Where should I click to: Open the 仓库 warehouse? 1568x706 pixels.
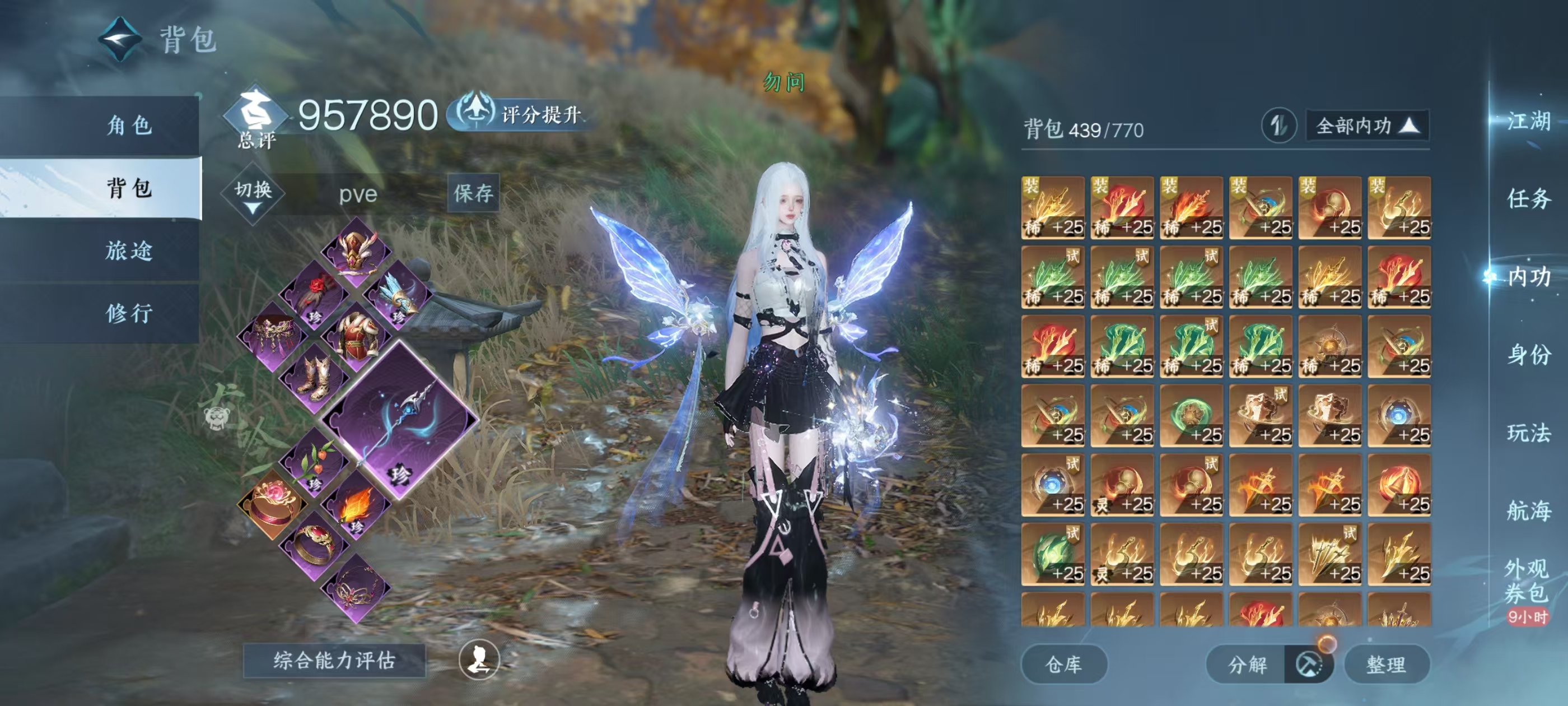point(1063,664)
